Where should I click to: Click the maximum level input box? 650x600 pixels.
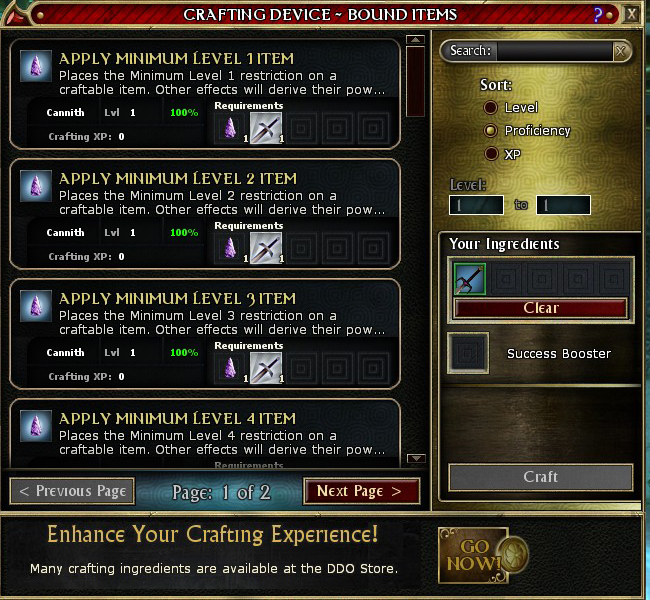click(563, 205)
